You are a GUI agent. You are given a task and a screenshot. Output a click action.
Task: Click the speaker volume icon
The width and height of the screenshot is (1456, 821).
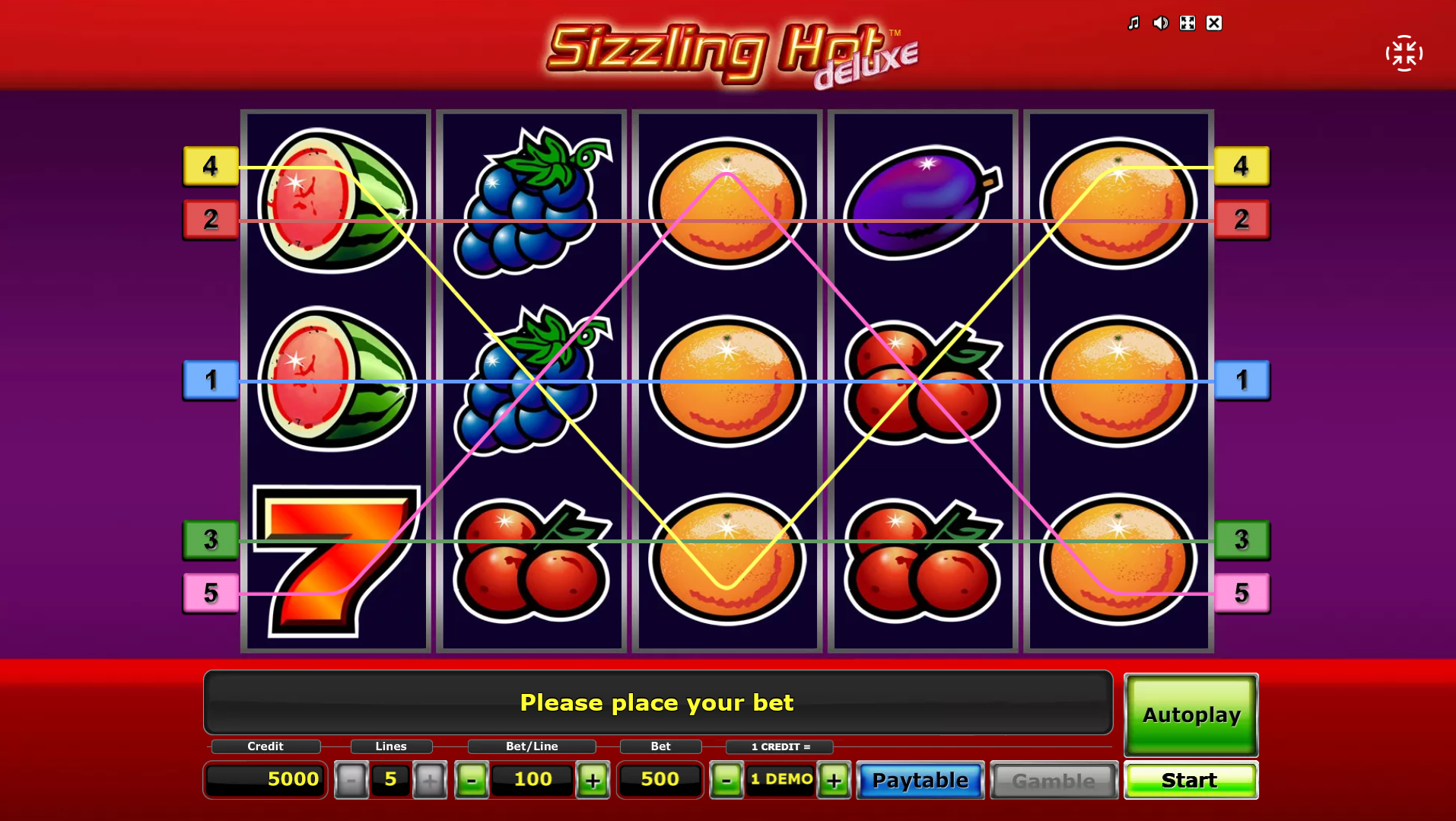[x=1160, y=23]
